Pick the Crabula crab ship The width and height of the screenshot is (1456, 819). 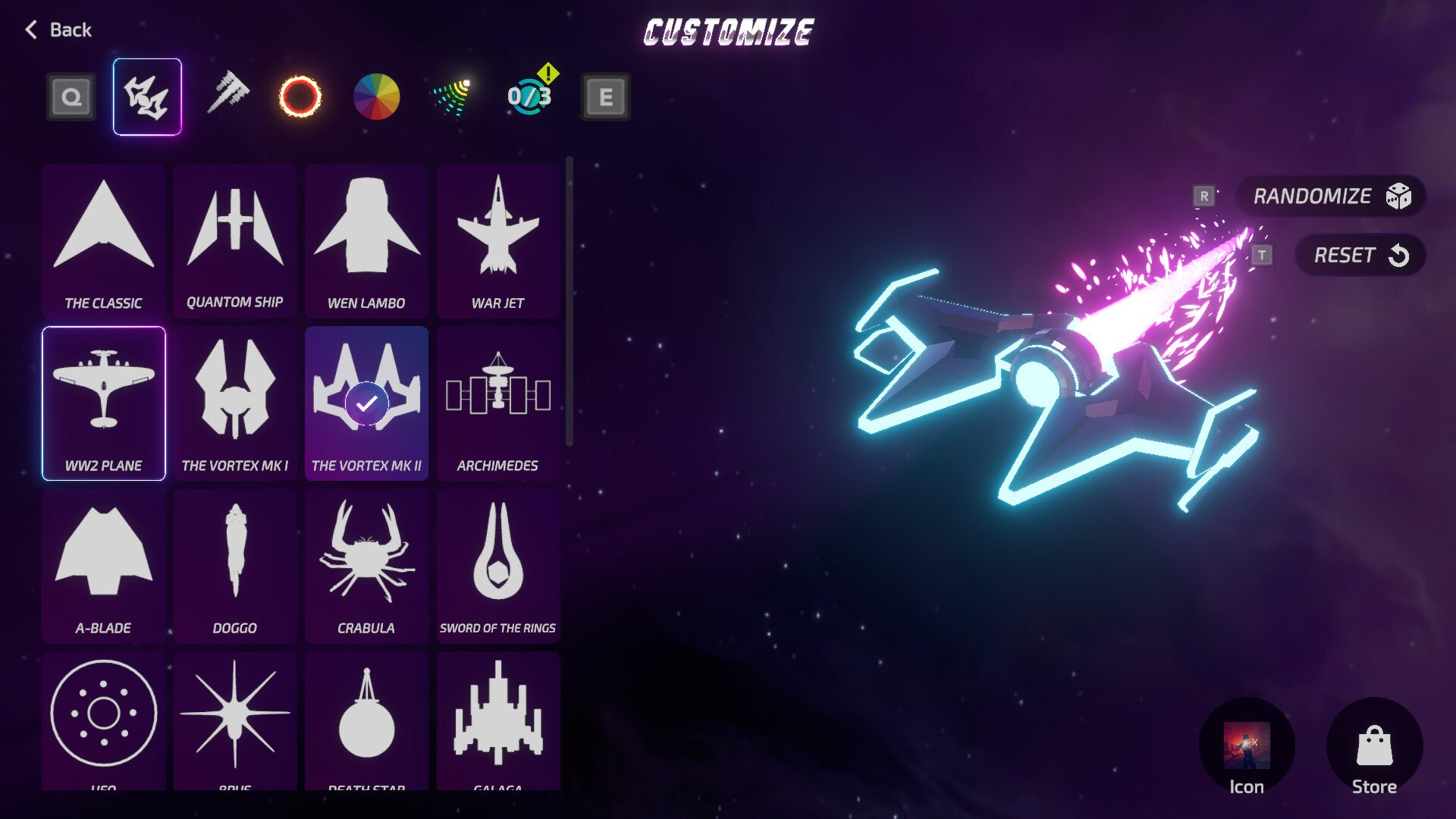[x=366, y=566]
